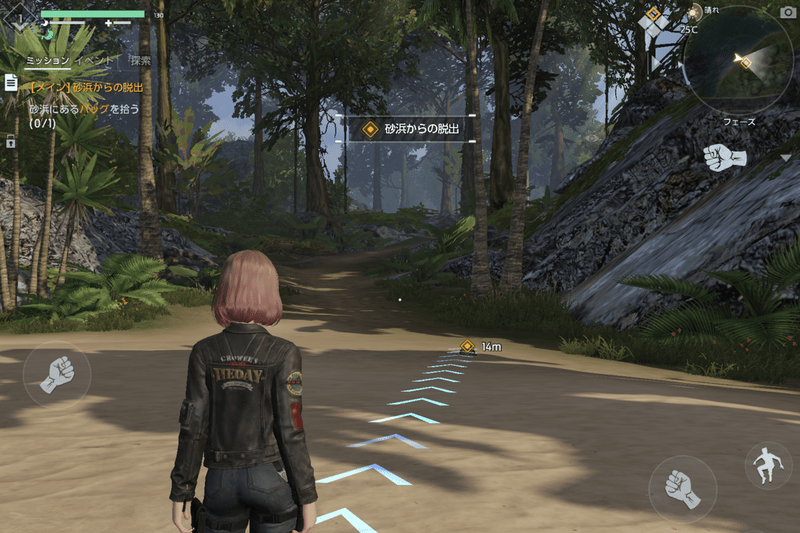Viewport: 800px width, 533px height.
Task: Expand the small down-arrow beside the fist
Action: point(785,158)
